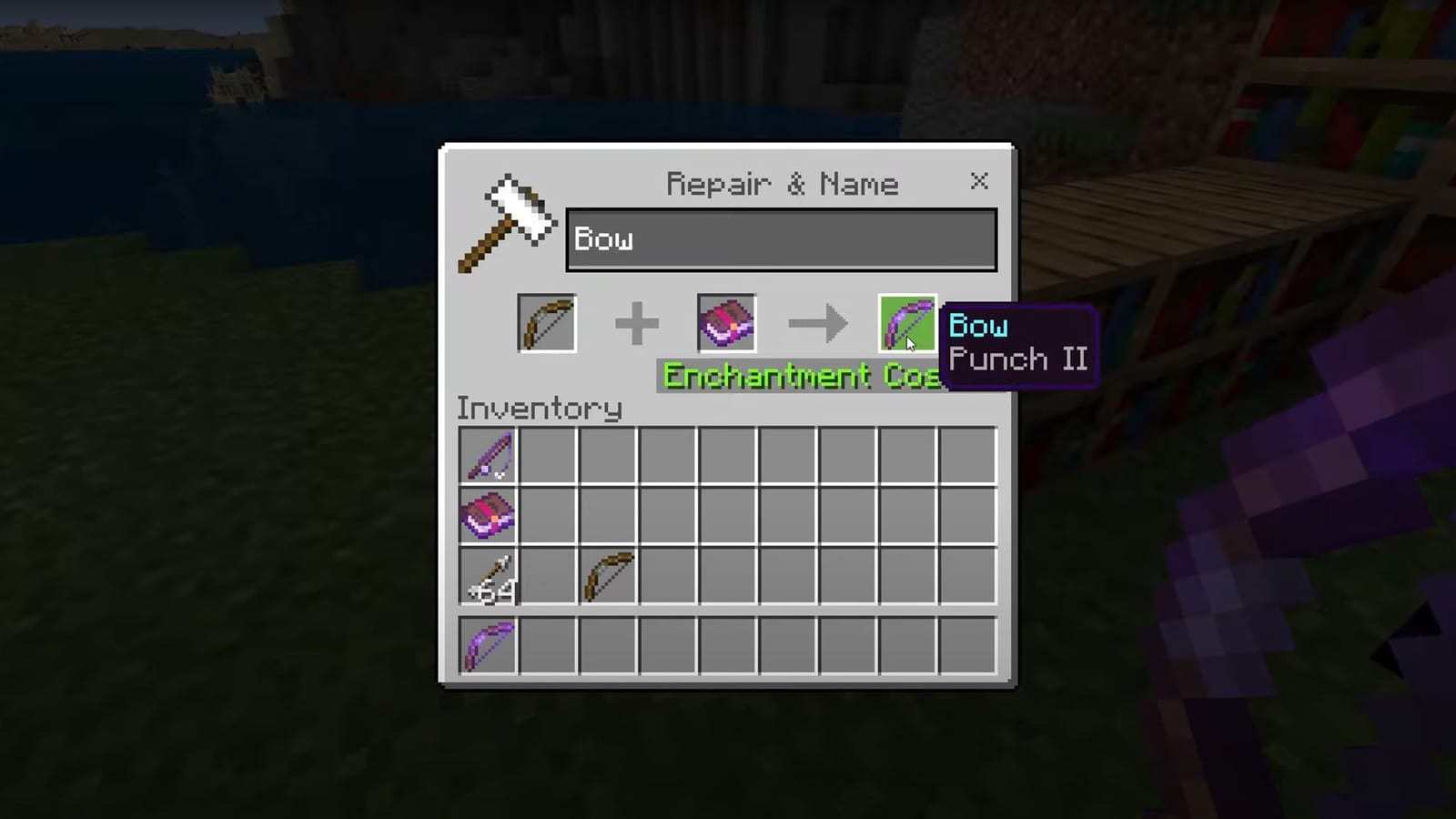Select the enchanted fishing rod in the inventory

(x=488, y=456)
